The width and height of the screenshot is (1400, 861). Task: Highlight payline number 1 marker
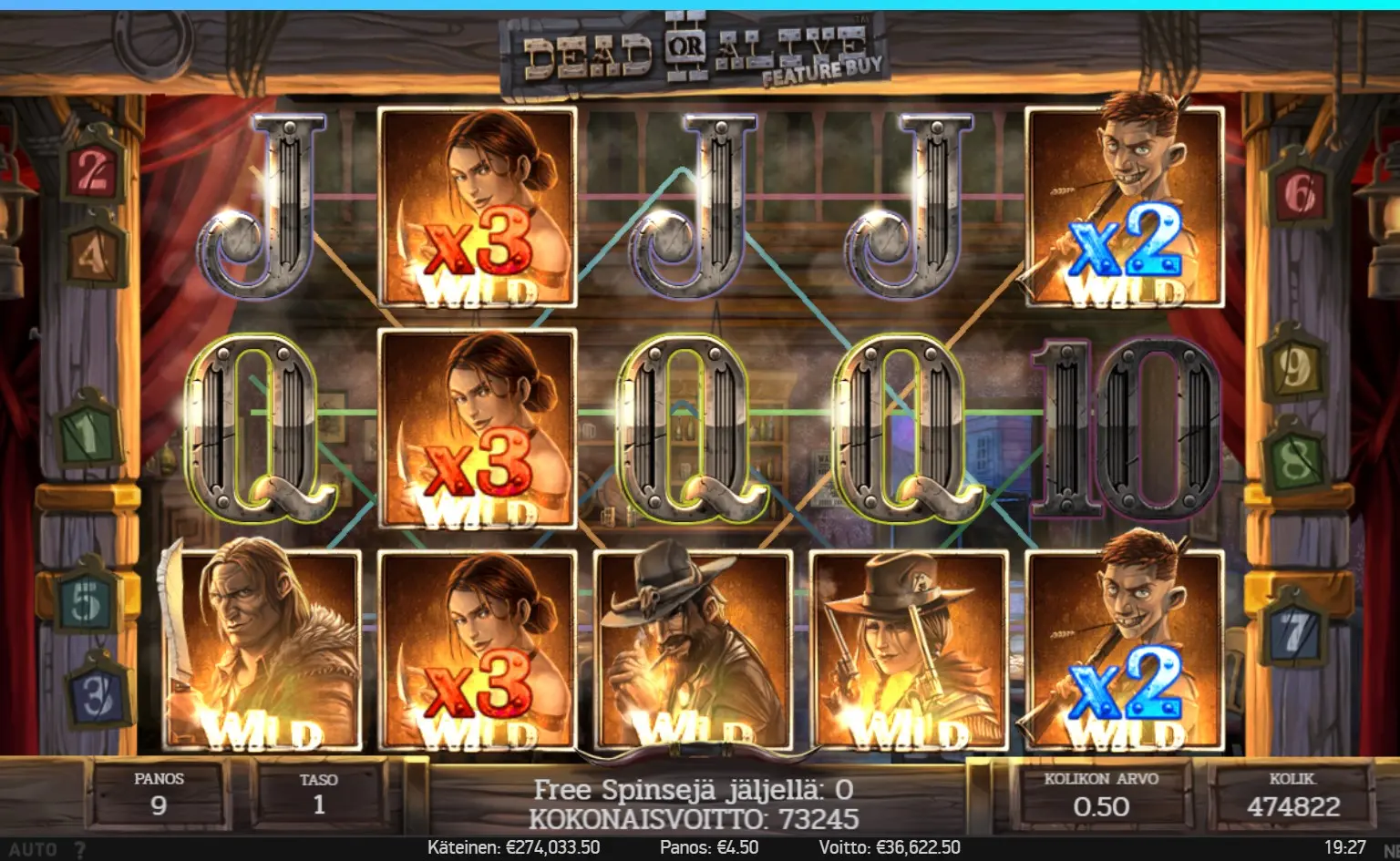pos(87,433)
